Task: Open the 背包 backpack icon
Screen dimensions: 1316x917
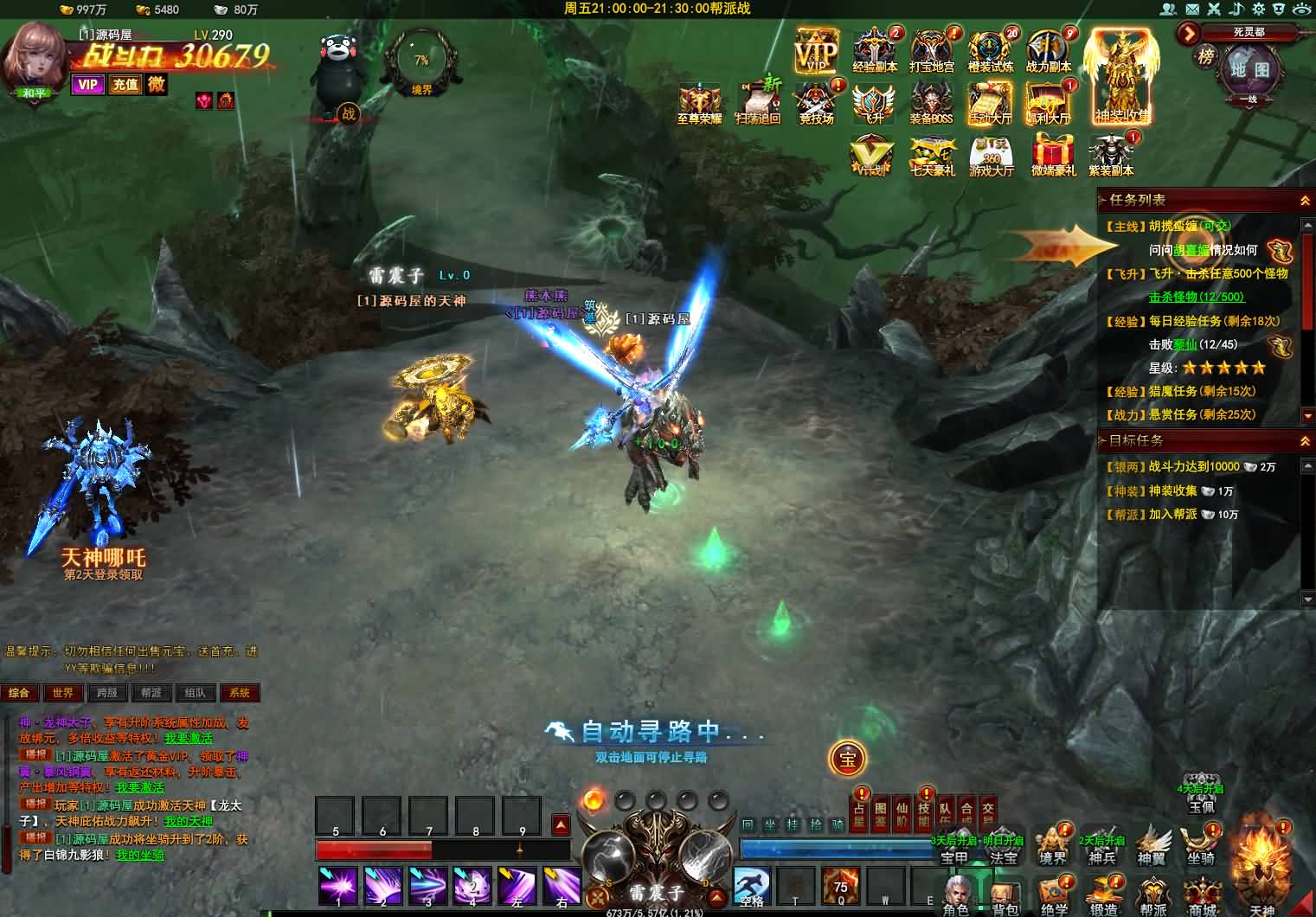Action: [1005, 897]
